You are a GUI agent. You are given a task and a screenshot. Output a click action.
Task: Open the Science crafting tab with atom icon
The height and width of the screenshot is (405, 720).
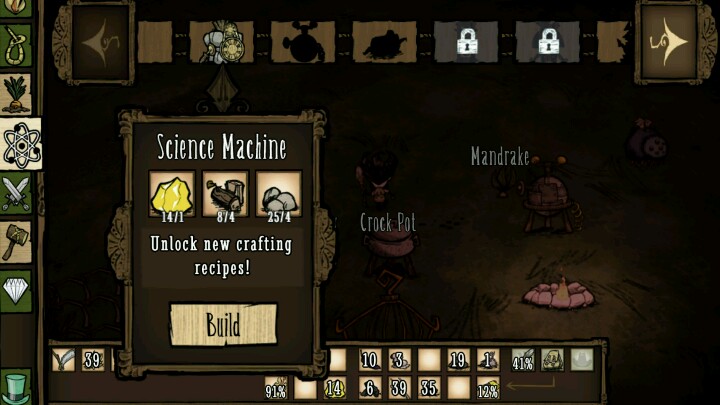pos(19,147)
